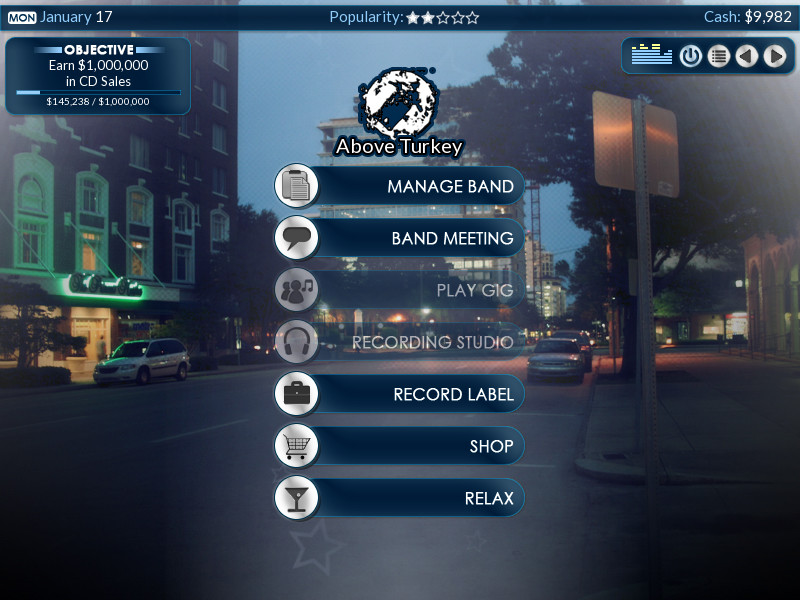Click the Above Turkey band logo
800x600 pixels.
tap(398, 103)
